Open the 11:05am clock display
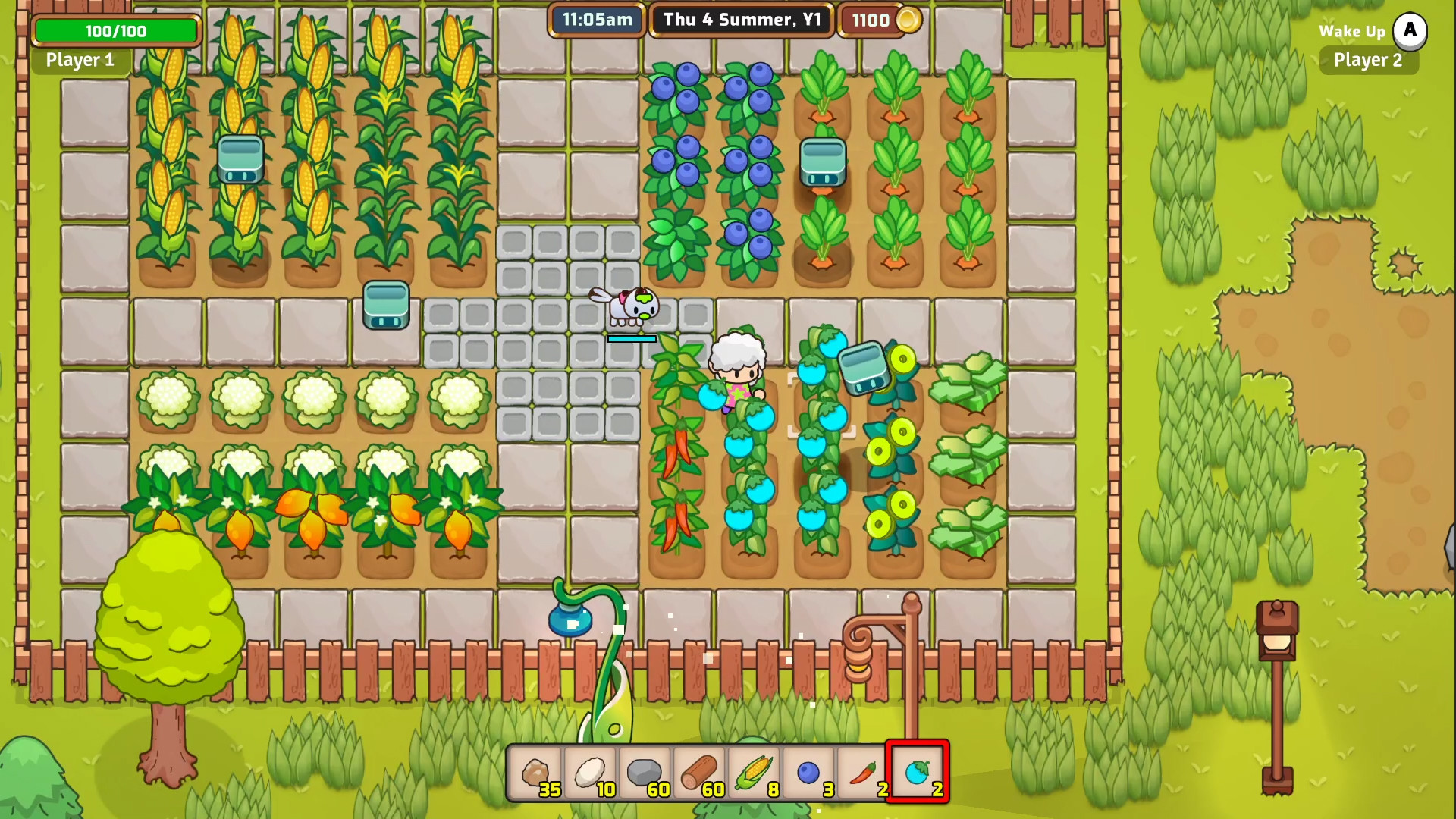 pyautogui.click(x=597, y=20)
